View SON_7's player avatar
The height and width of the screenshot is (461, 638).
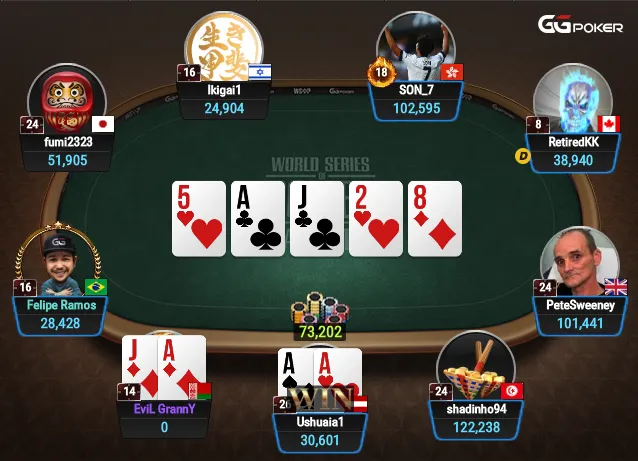(x=416, y=50)
